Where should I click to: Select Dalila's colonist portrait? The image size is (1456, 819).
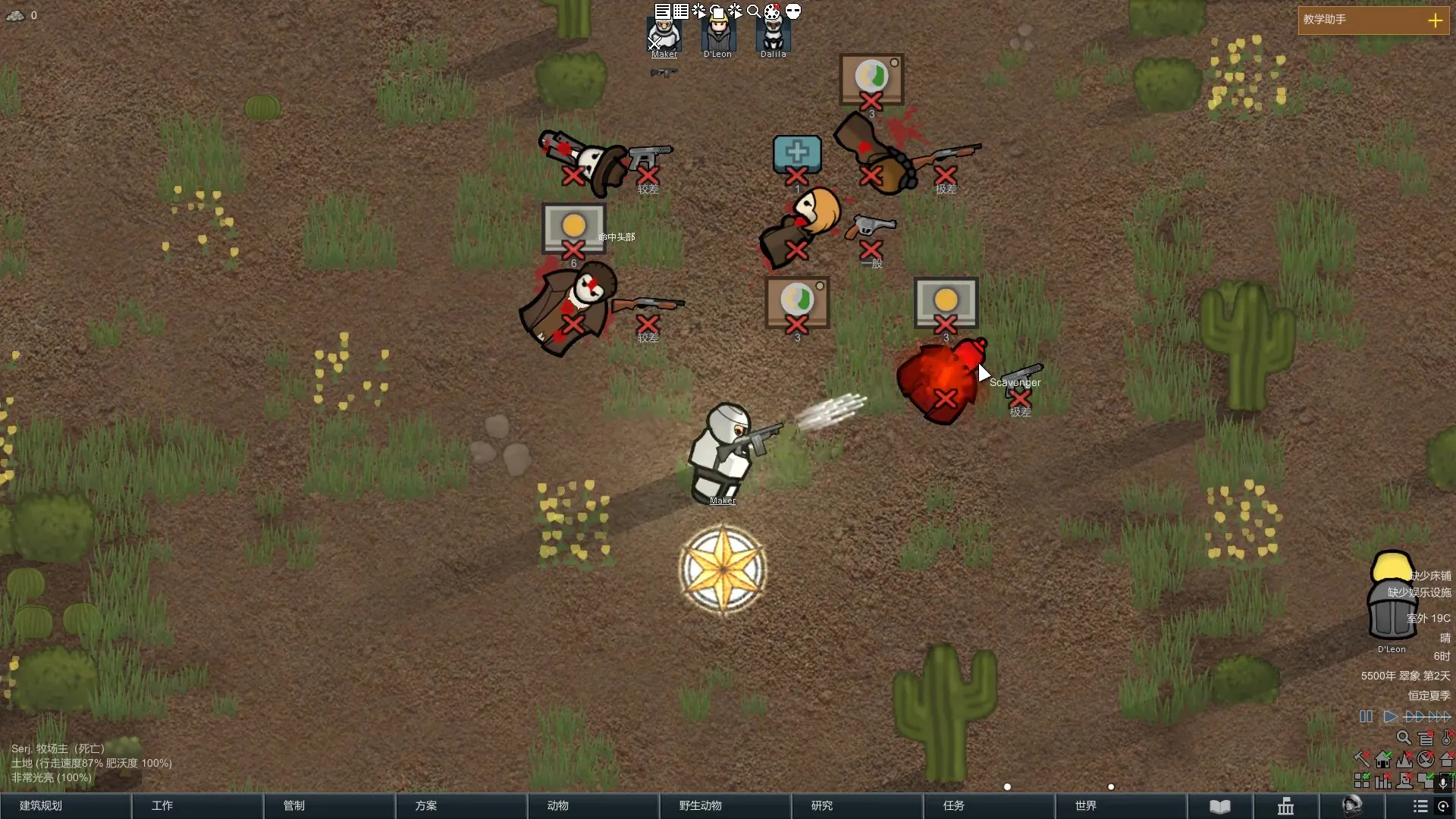click(773, 36)
